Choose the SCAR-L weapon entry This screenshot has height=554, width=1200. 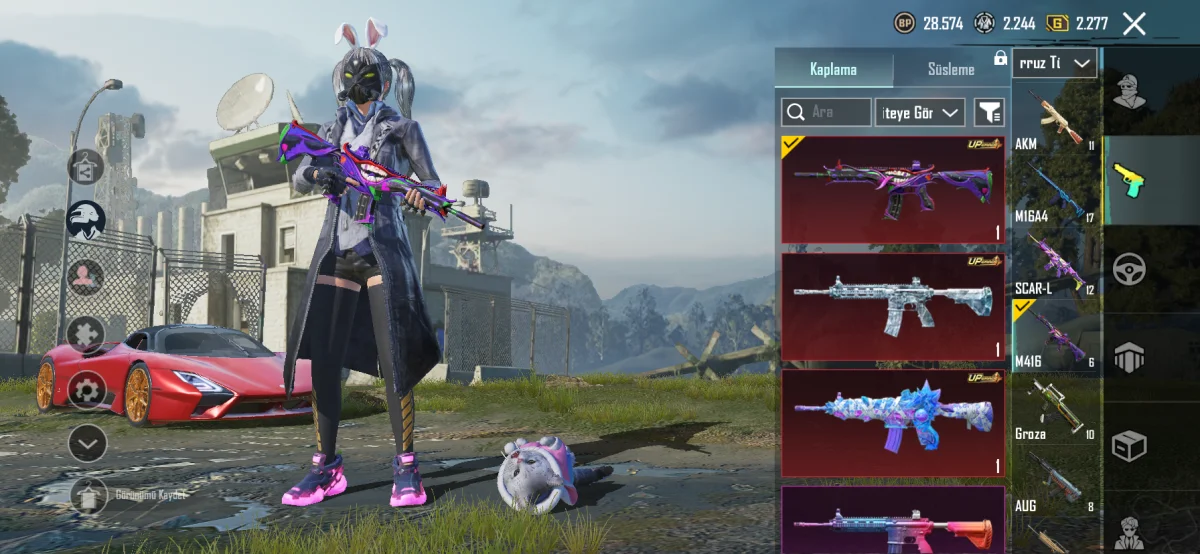click(1056, 265)
